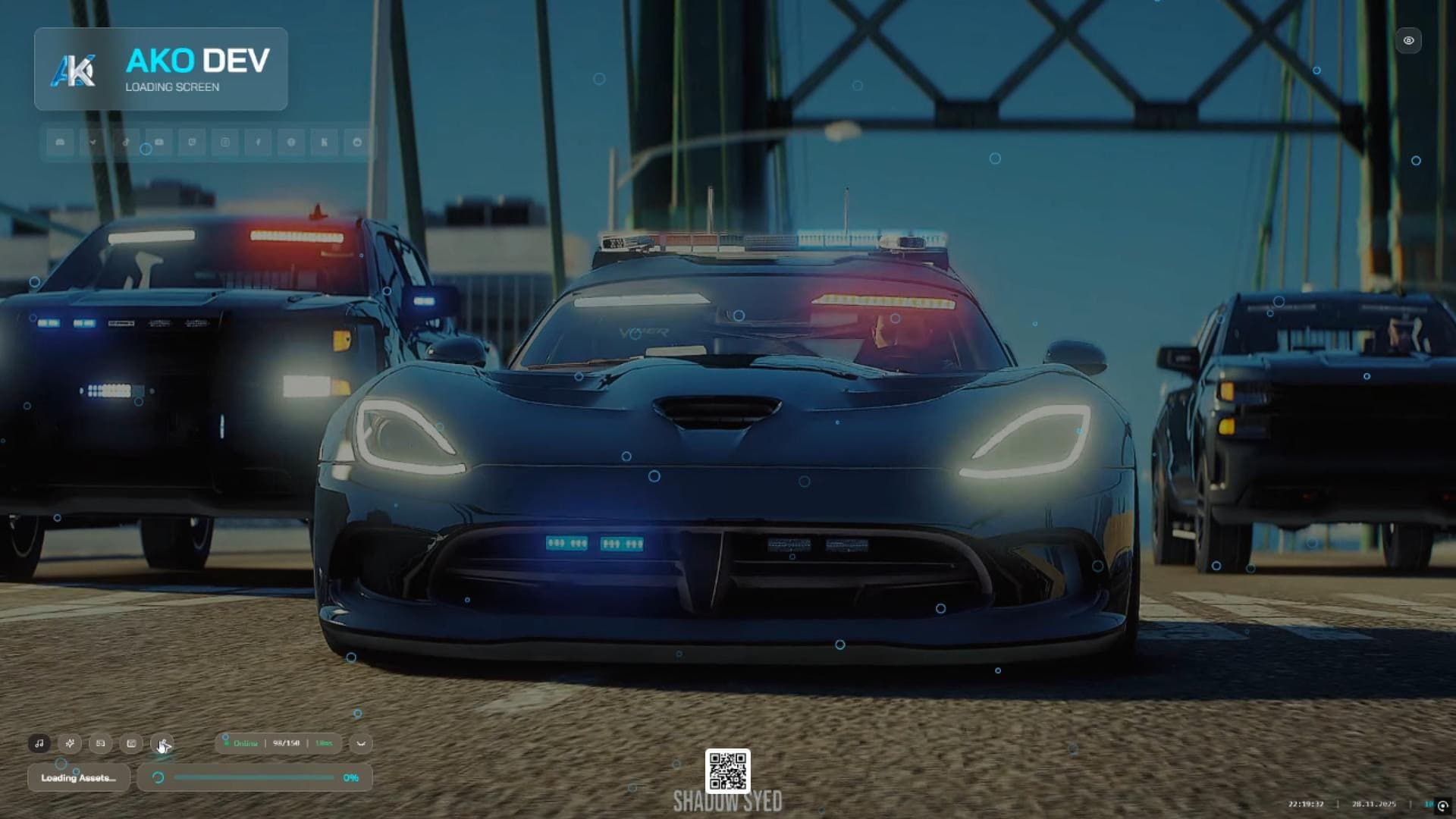1456x819 pixels.
Task: Open the Twitter bird social link
Action: pos(93,142)
